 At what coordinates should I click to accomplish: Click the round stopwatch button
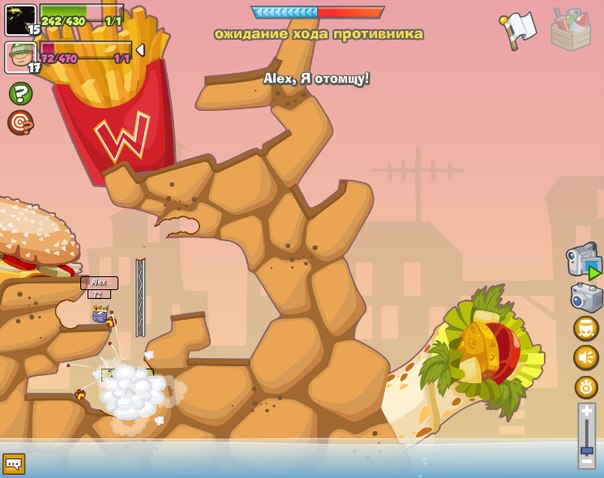[x=585, y=386]
